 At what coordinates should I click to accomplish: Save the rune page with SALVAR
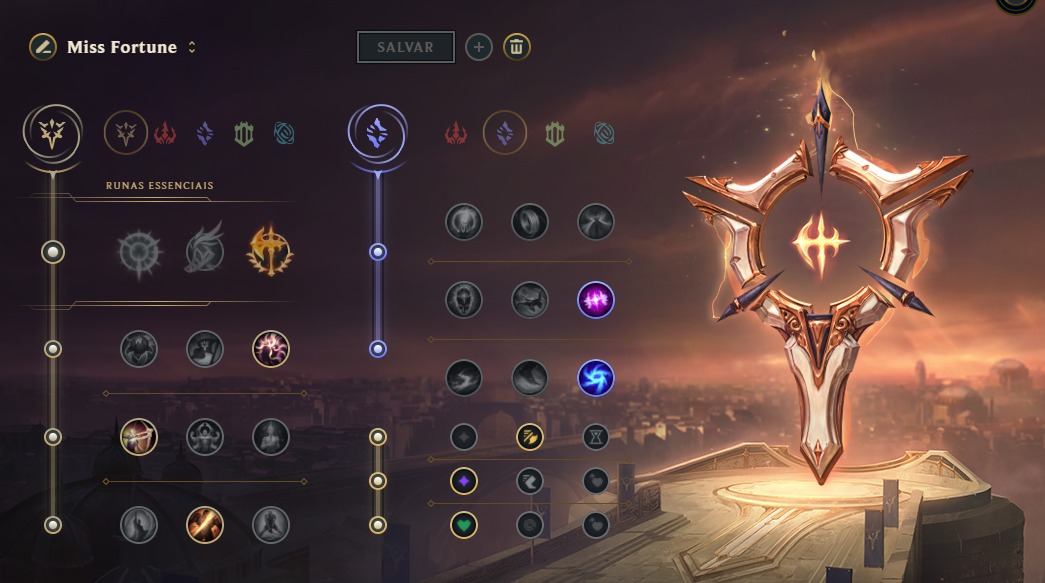tap(405, 47)
